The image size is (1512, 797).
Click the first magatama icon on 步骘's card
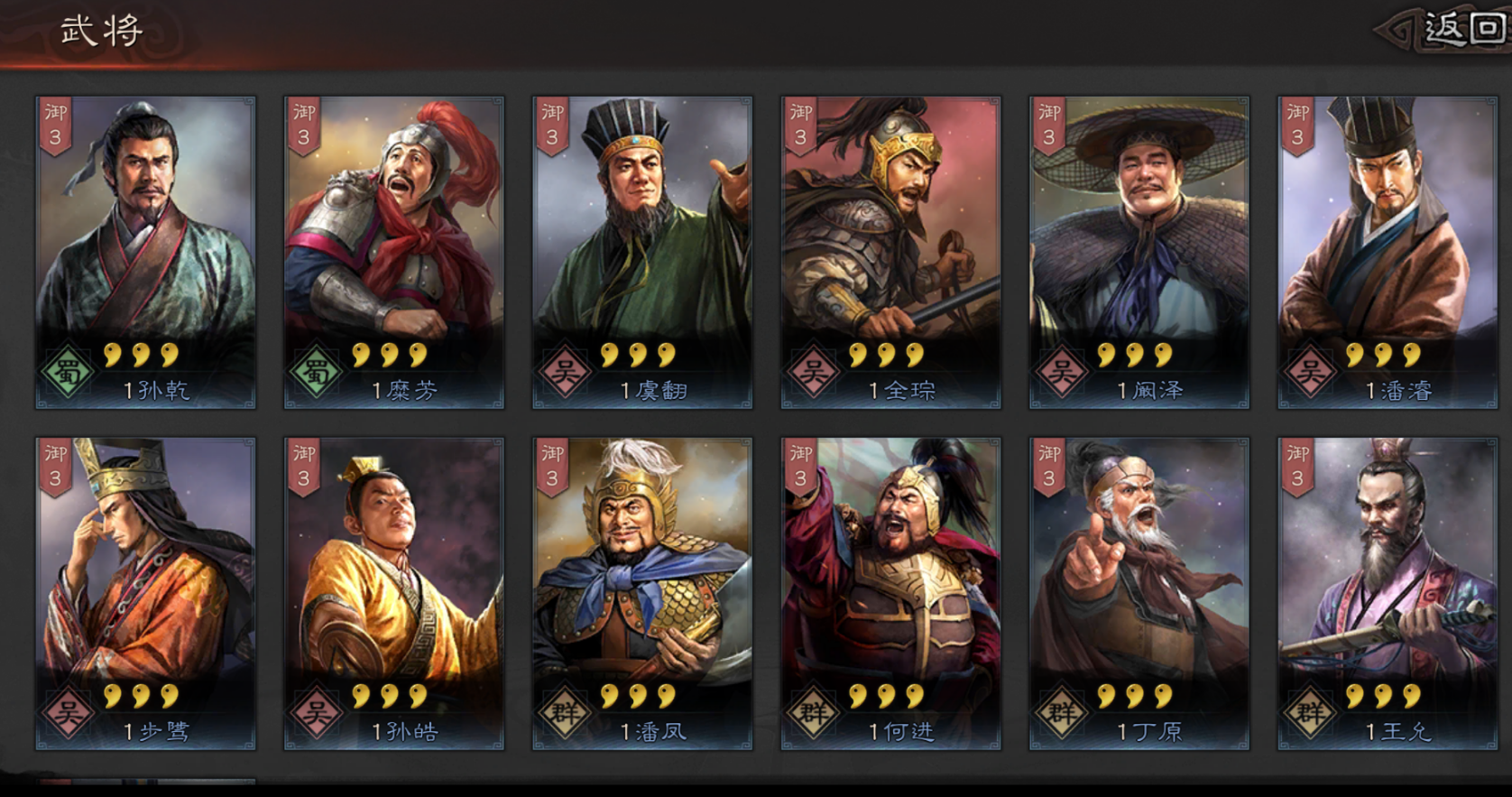click(x=112, y=695)
